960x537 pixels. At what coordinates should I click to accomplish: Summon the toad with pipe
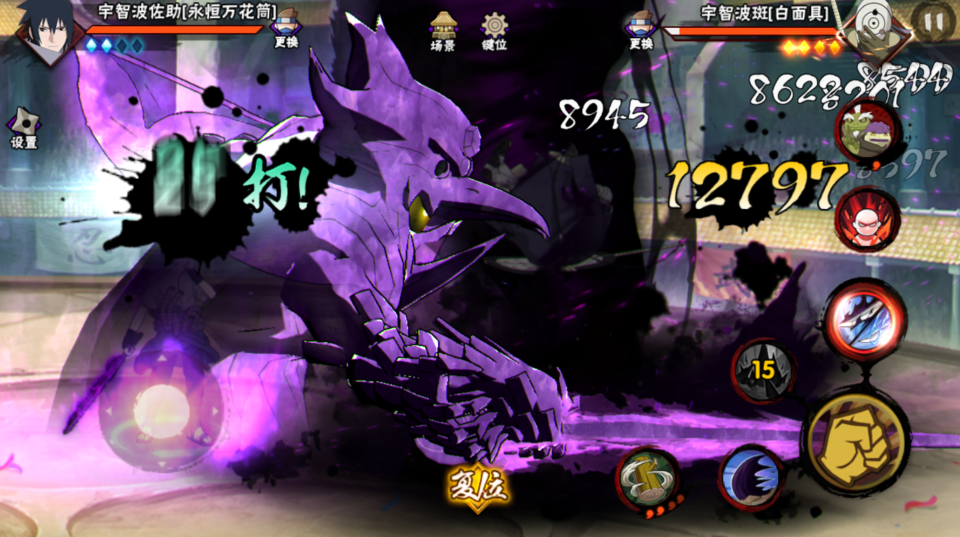pos(866,134)
